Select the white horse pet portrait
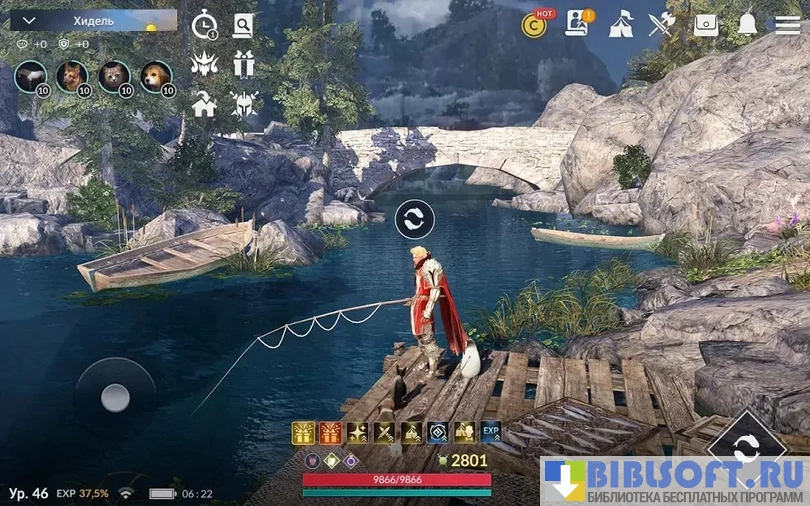Image resolution: width=810 pixels, height=506 pixels. coord(31,75)
